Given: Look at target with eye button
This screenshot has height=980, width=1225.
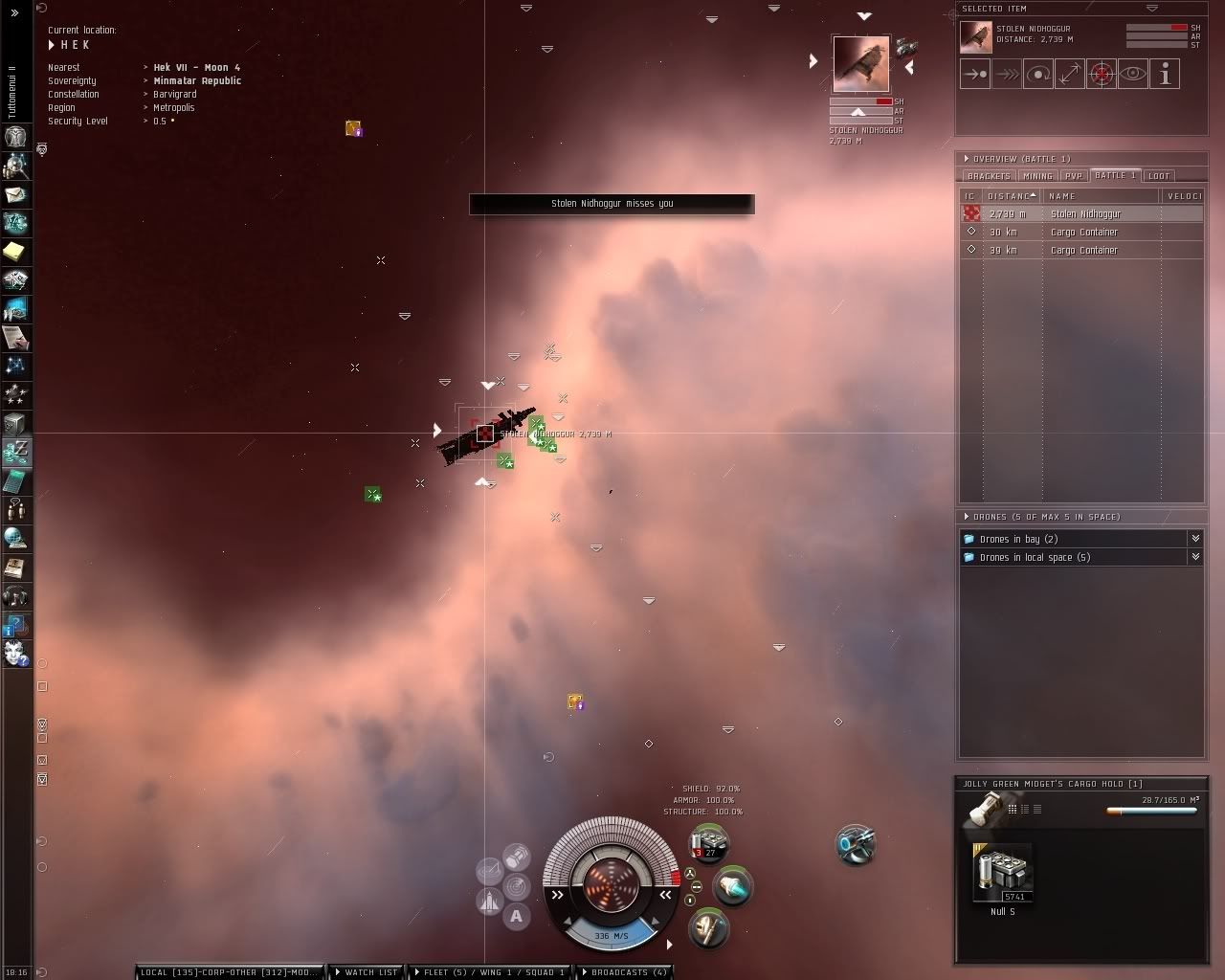Looking at the screenshot, I should 1133,74.
